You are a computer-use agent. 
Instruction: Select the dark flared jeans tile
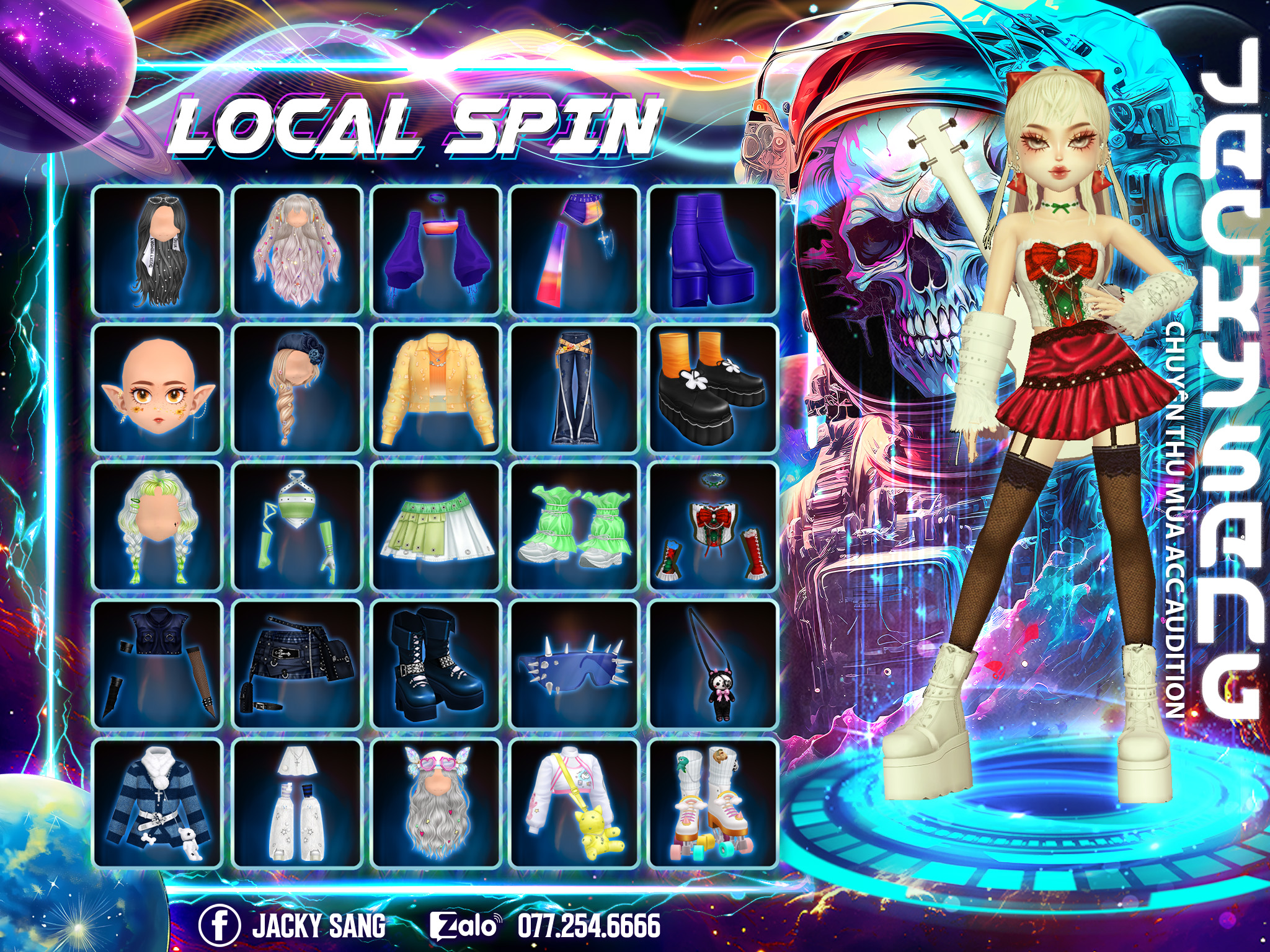[x=574, y=388]
